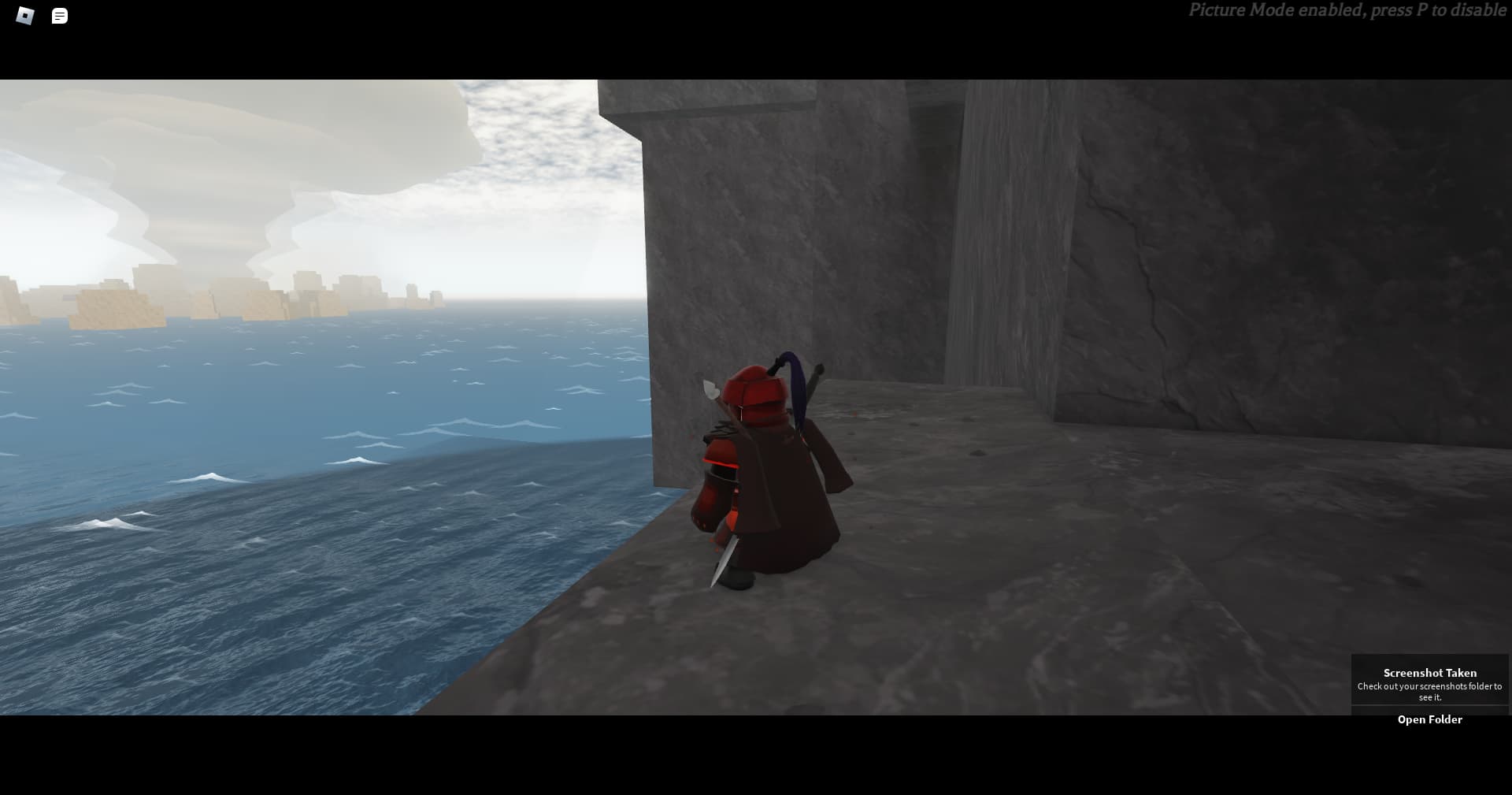
Task: Open Folder for the screenshot
Action: pos(1429,719)
